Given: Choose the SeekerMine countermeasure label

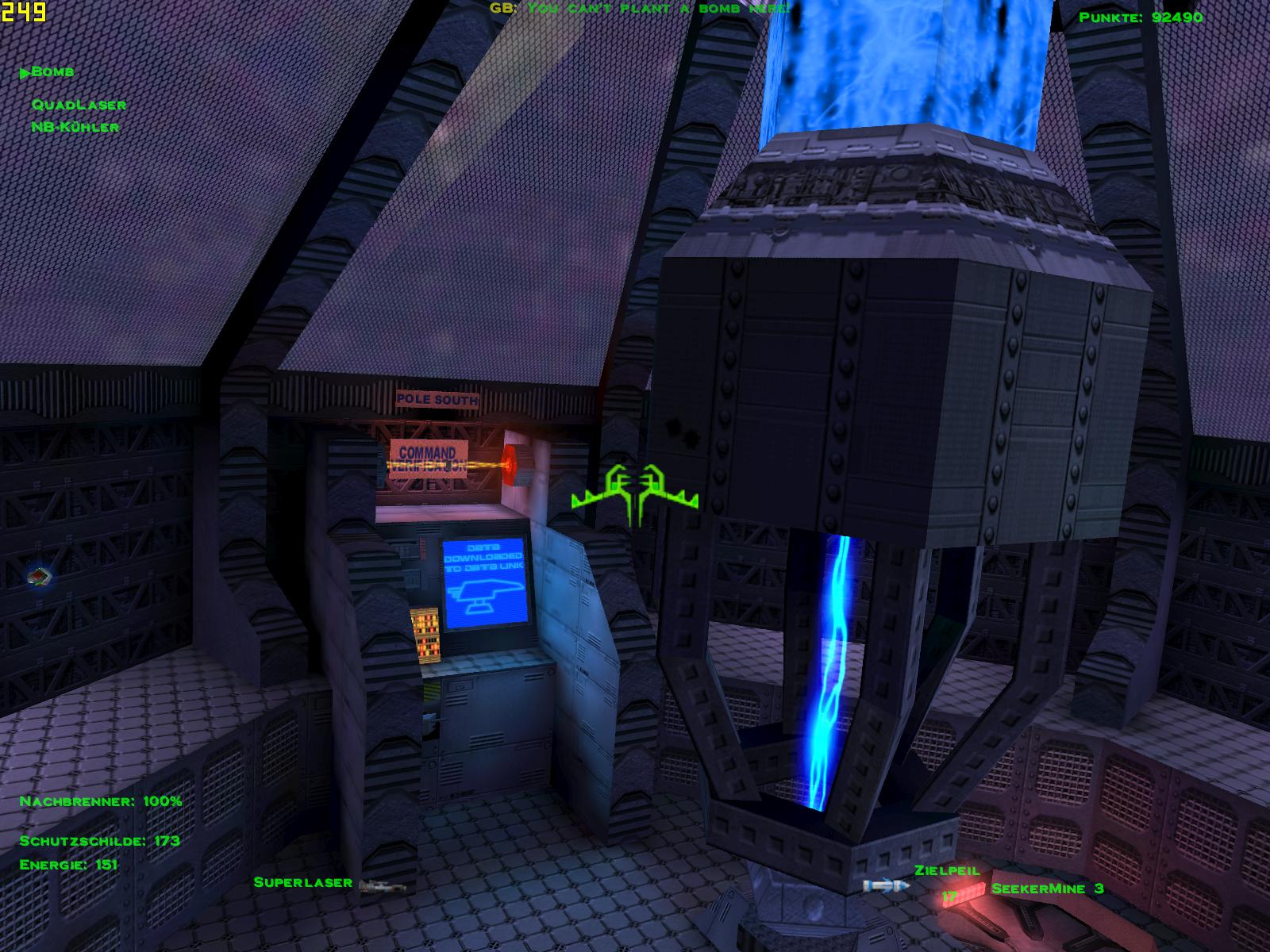Looking at the screenshot, I should tap(1046, 889).
